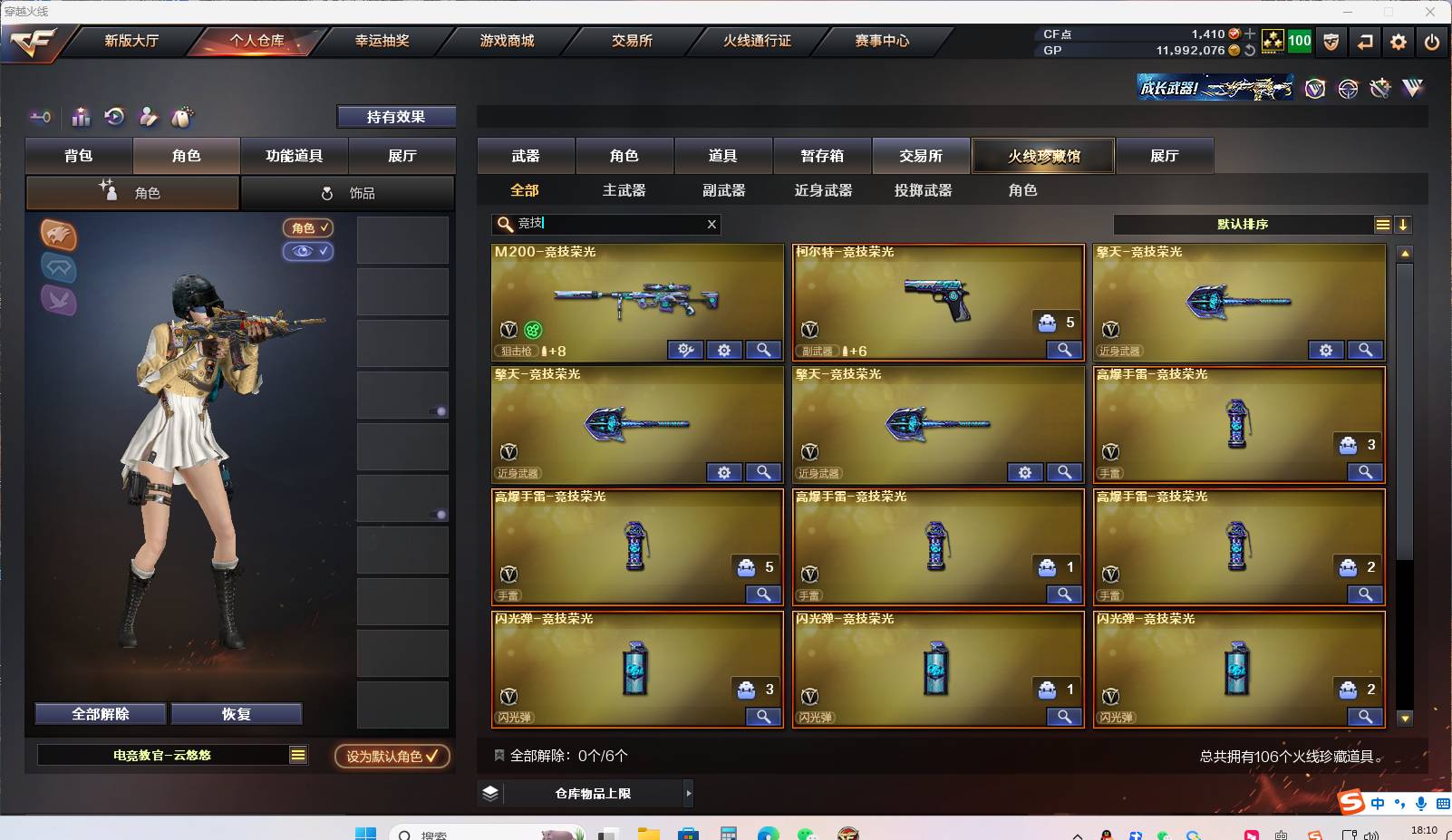Click the shield security icon near the top right
This screenshot has width=1452, height=840.
pos(1331,42)
